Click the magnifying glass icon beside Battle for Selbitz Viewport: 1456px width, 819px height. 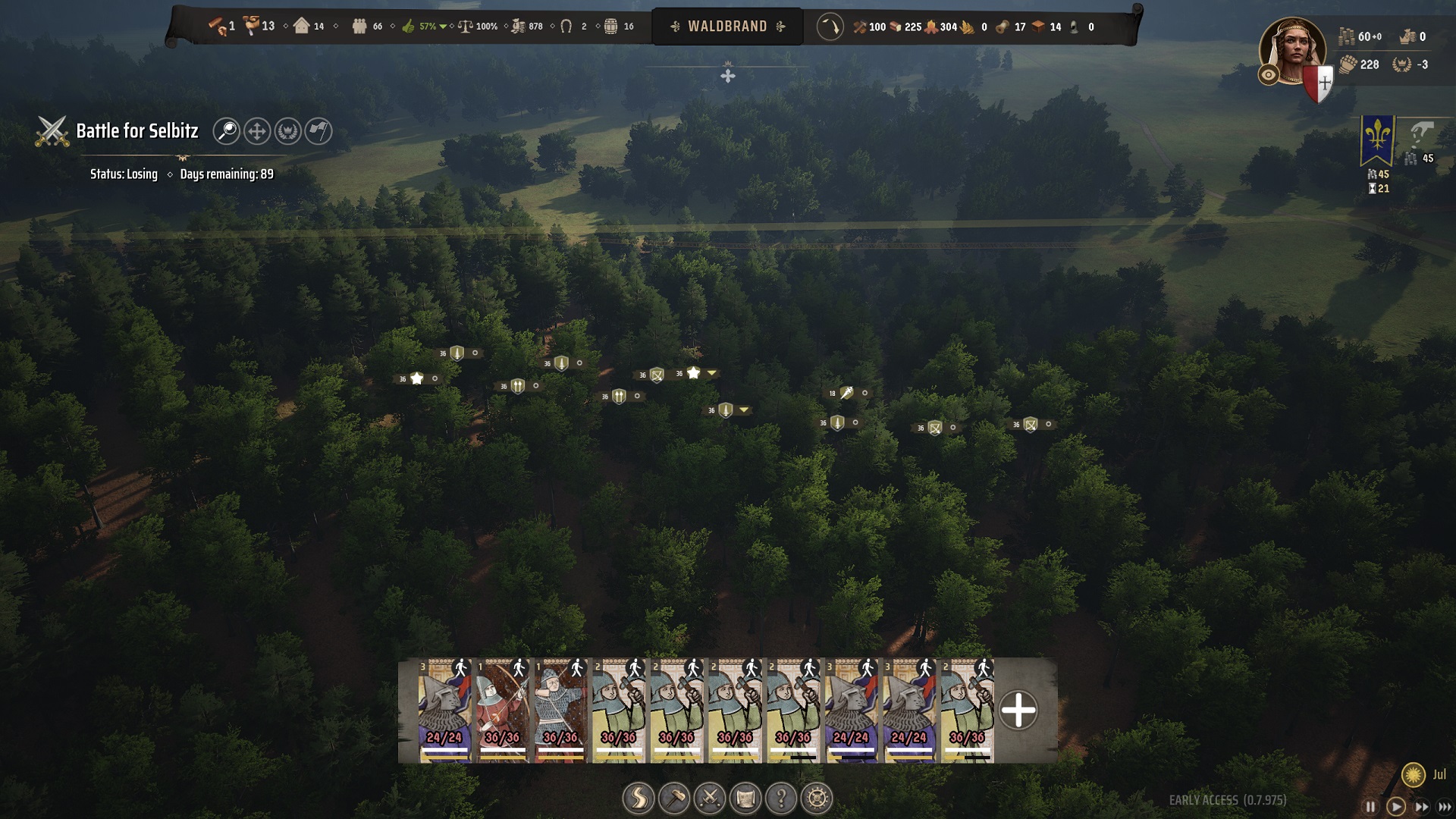(226, 131)
